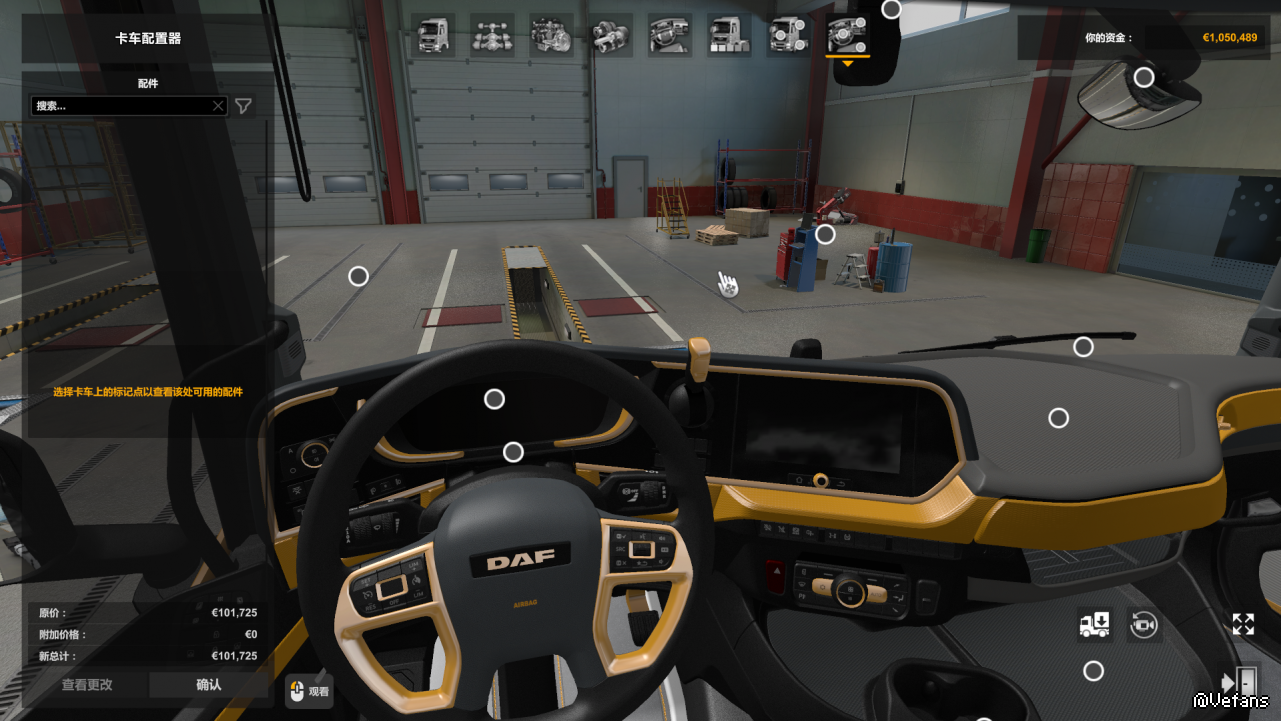
Task: Open the funnel filter for parts
Action: 243,106
